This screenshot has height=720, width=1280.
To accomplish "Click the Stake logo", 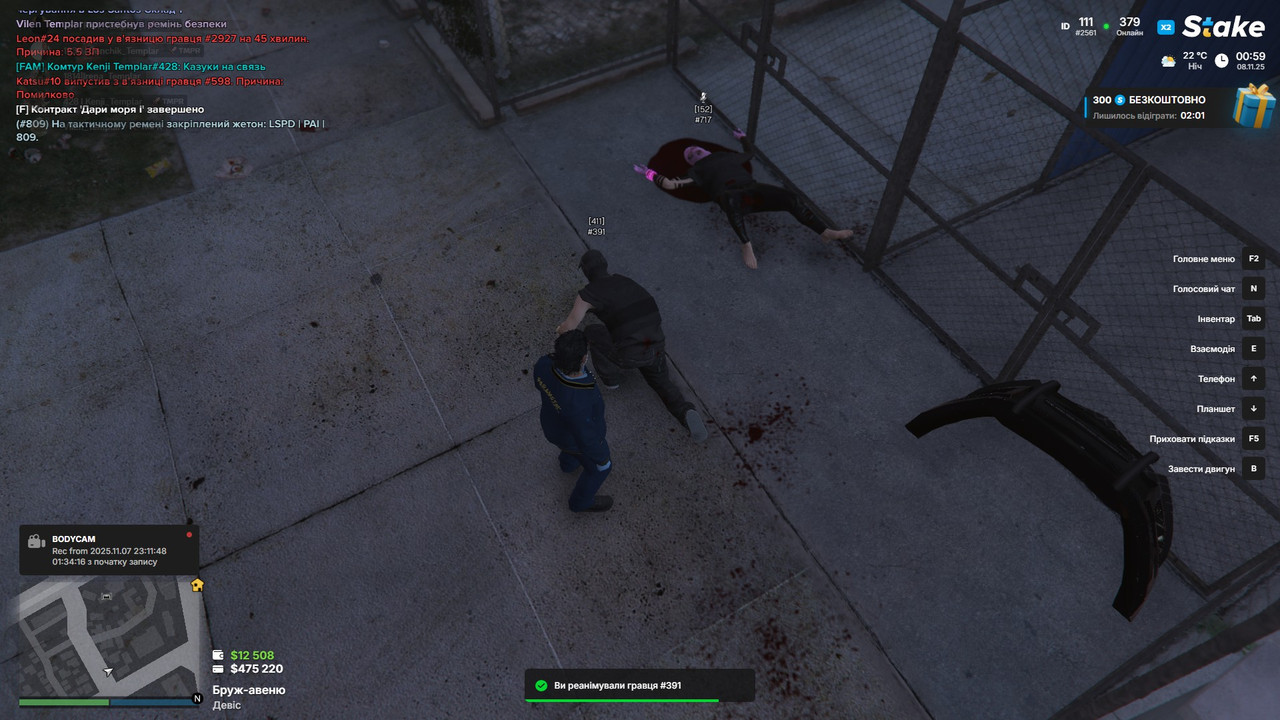I will (1222, 27).
